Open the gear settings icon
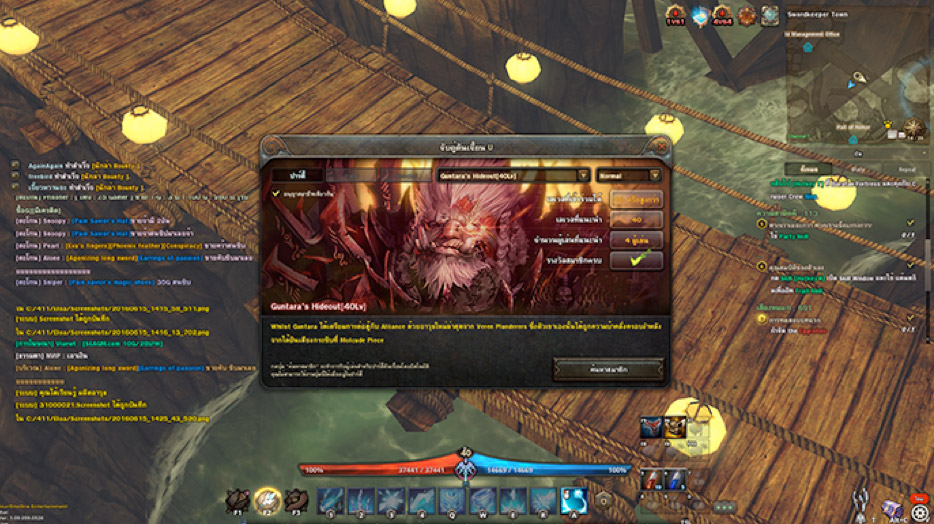 pyautogui.click(x=919, y=513)
